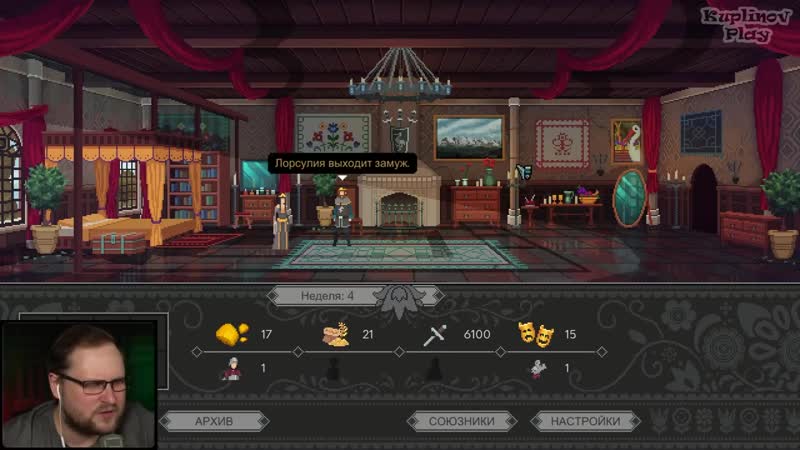Open the Архив (Archive) panel
This screenshot has width=800, height=450.
(x=212, y=421)
